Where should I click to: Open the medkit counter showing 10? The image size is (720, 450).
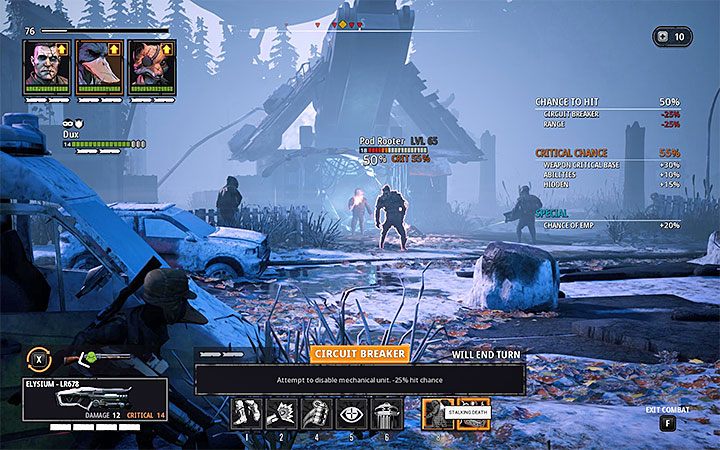672,37
